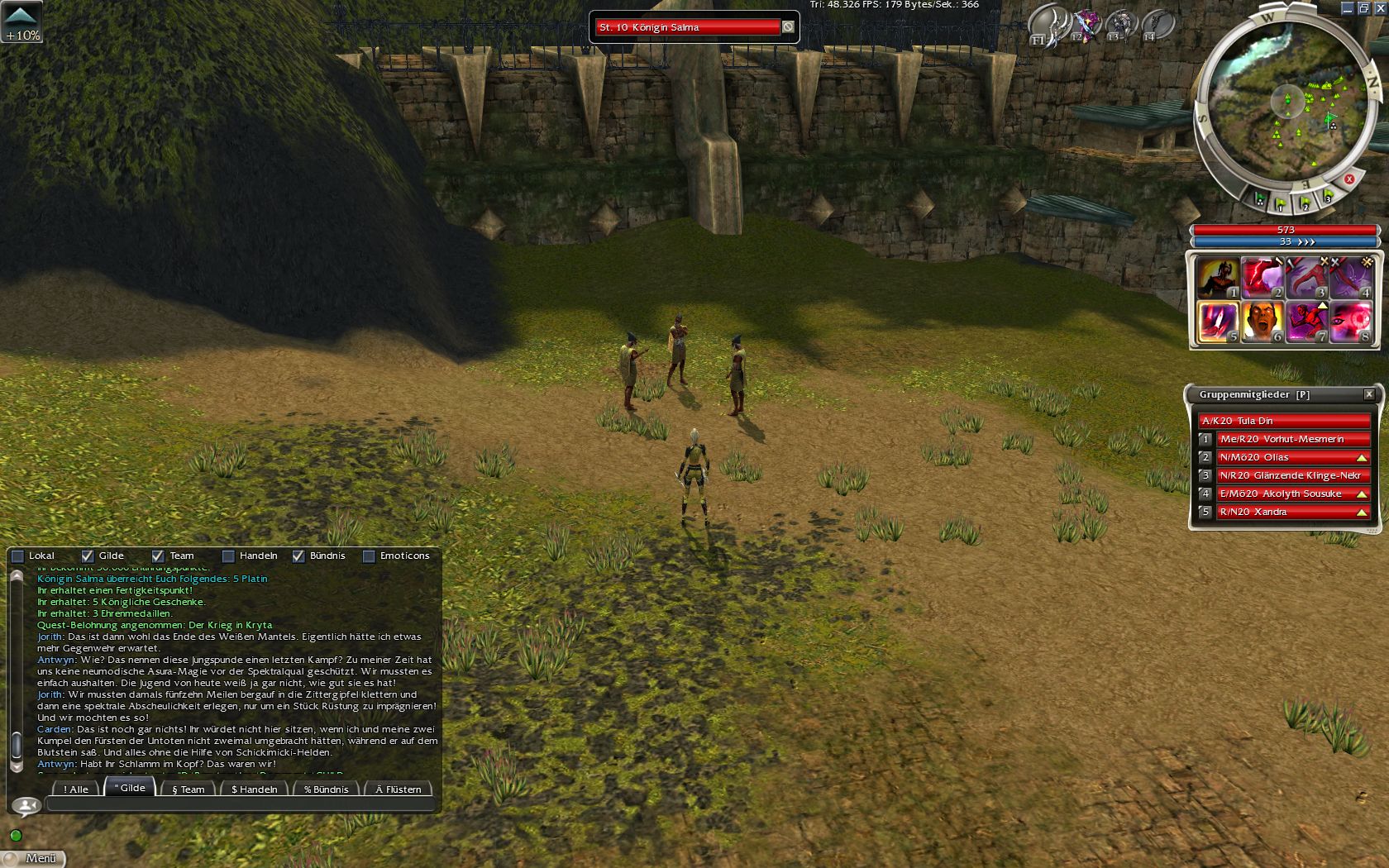Activate skill slot 1 on the skill bar
1389x868 pixels.
1218,278
